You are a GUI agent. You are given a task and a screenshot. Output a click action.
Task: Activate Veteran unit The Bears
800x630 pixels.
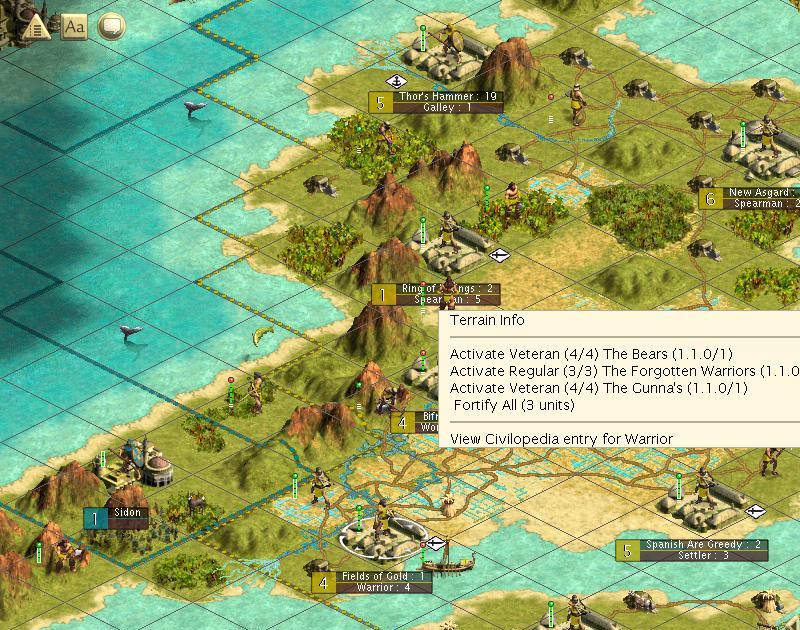point(591,354)
